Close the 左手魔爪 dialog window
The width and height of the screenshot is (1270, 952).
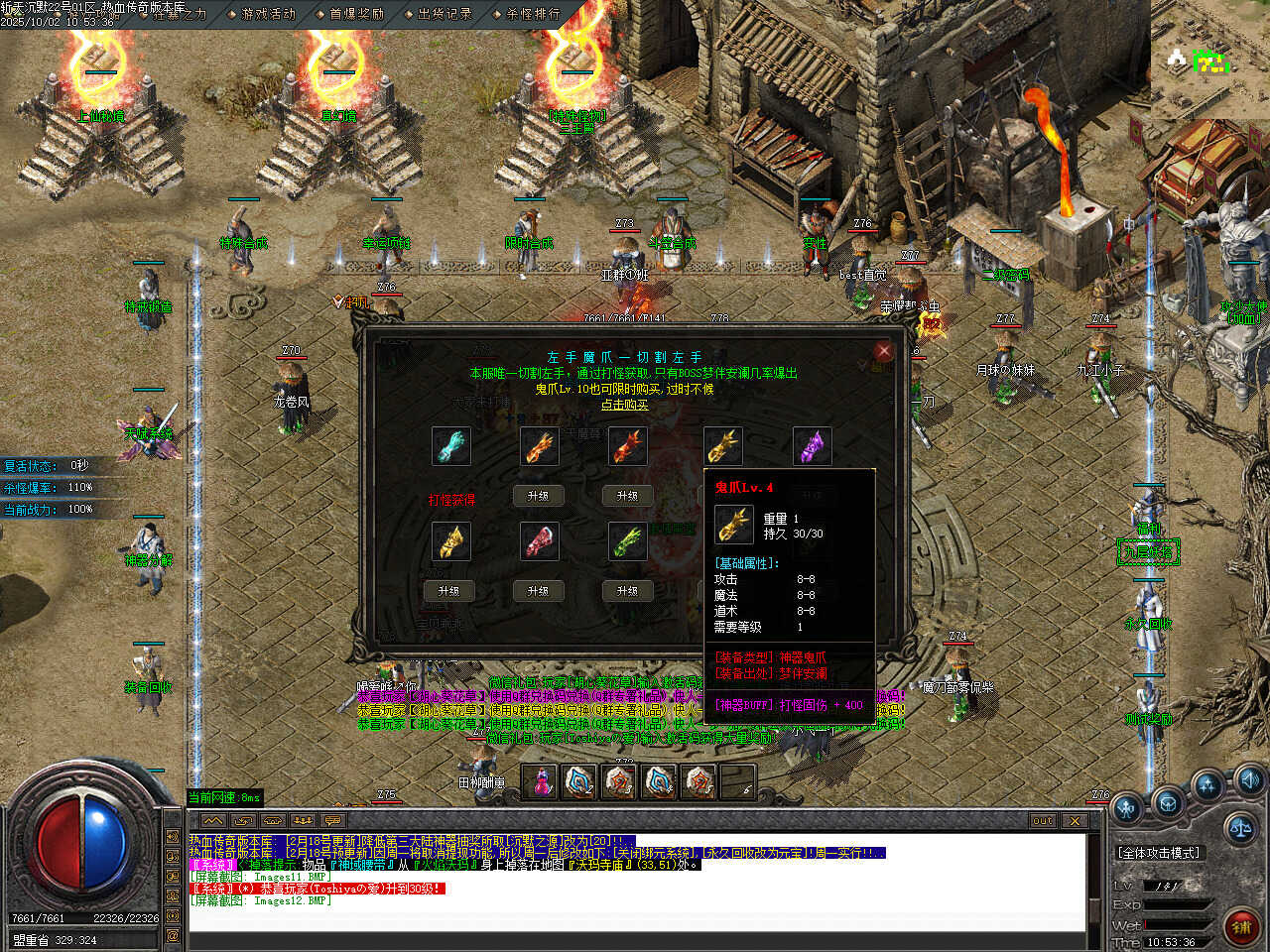[x=883, y=350]
